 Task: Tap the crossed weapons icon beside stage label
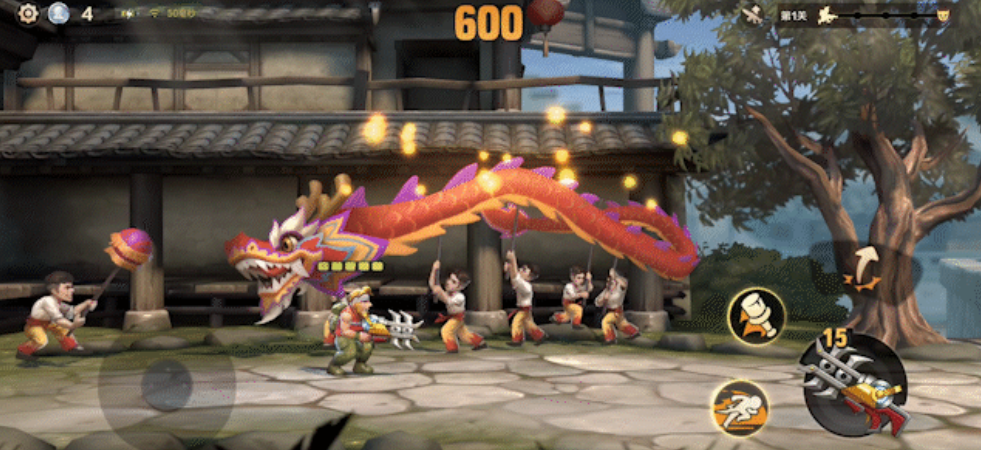[754, 15]
